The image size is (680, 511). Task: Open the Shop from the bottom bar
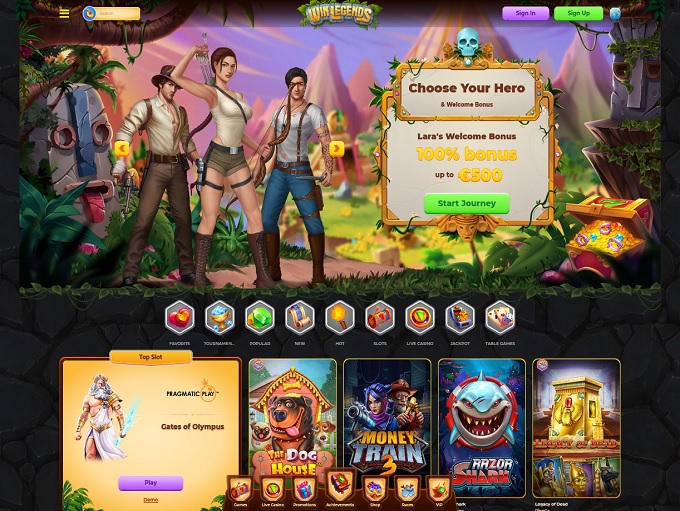(374, 491)
